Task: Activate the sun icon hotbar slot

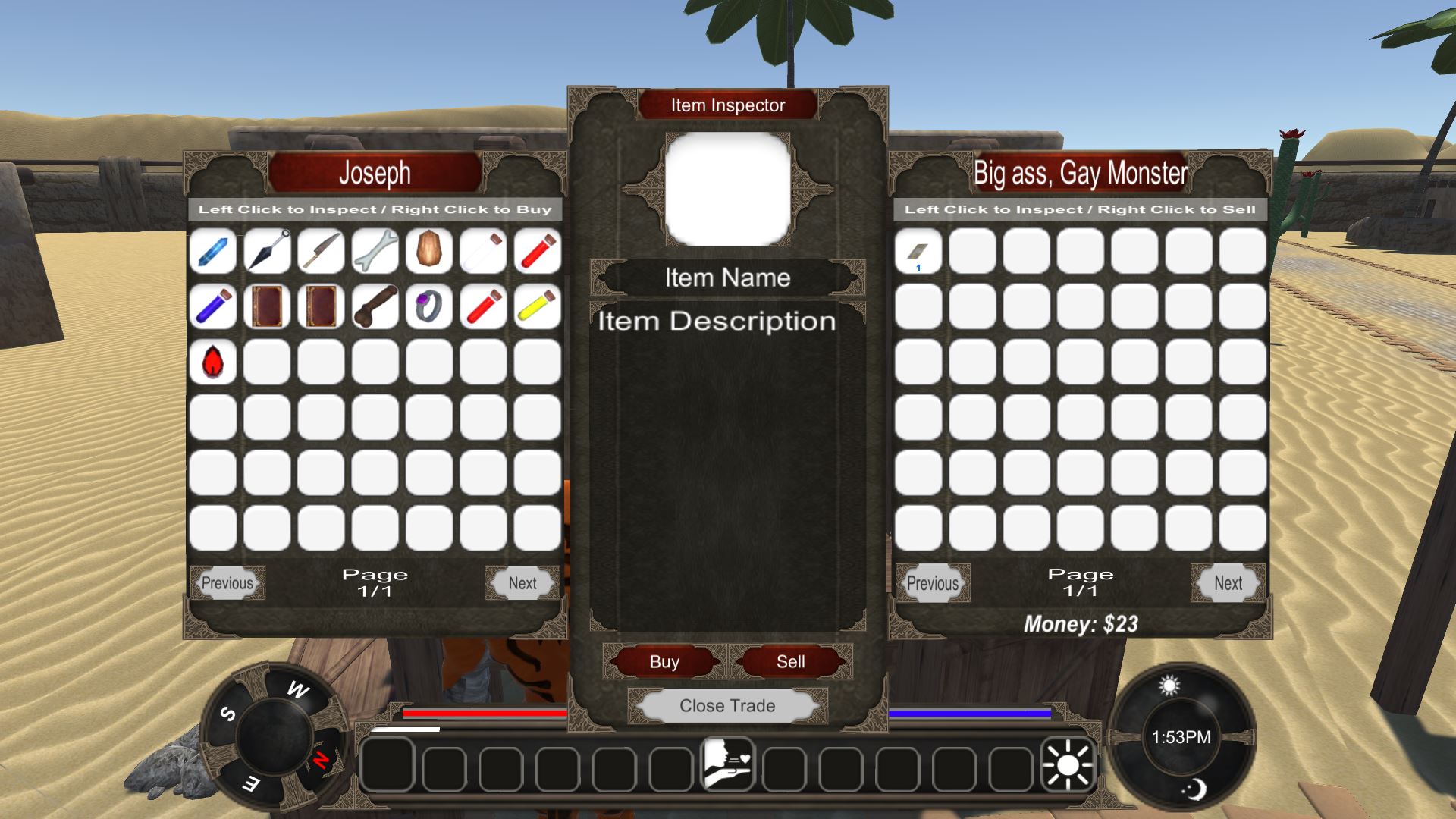Action: tap(1068, 764)
